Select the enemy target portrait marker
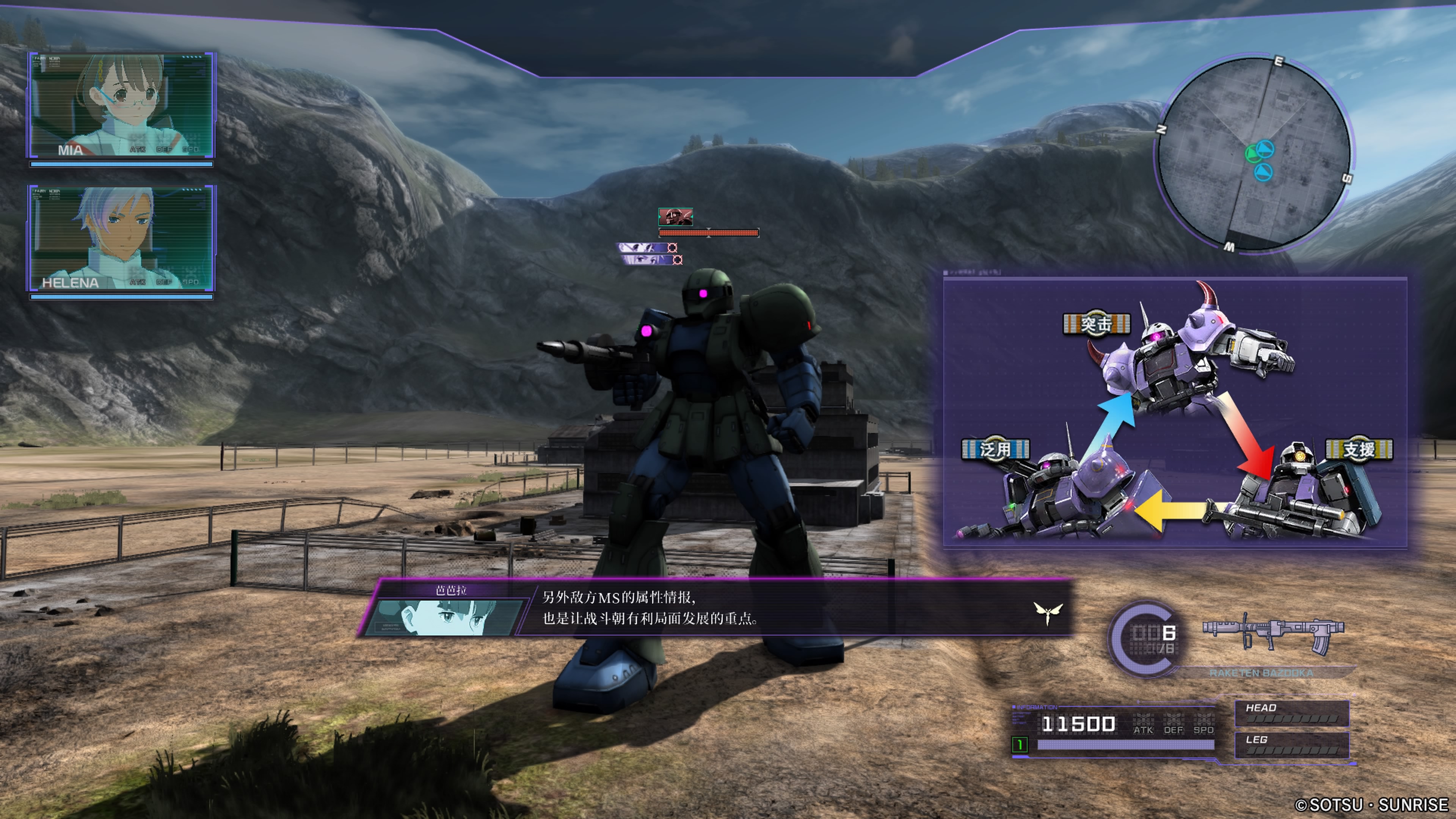 click(x=675, y=217)
